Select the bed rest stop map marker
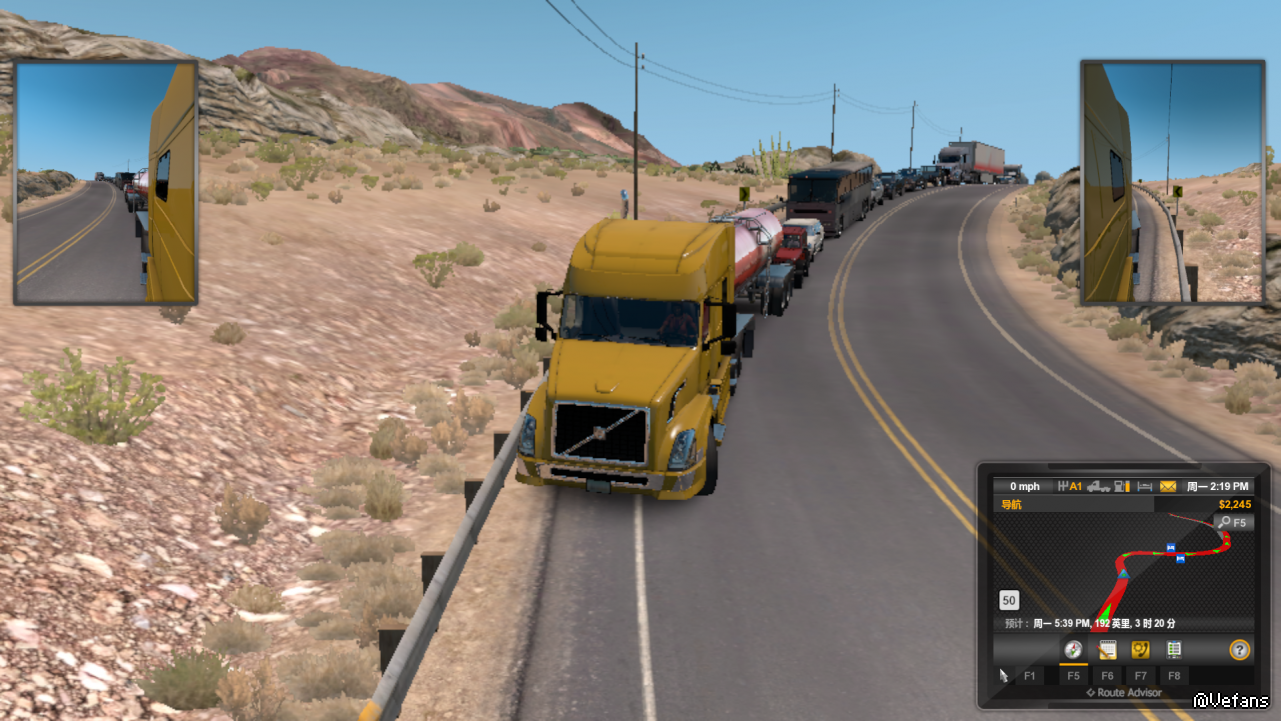 click(x=1170, y=547)
